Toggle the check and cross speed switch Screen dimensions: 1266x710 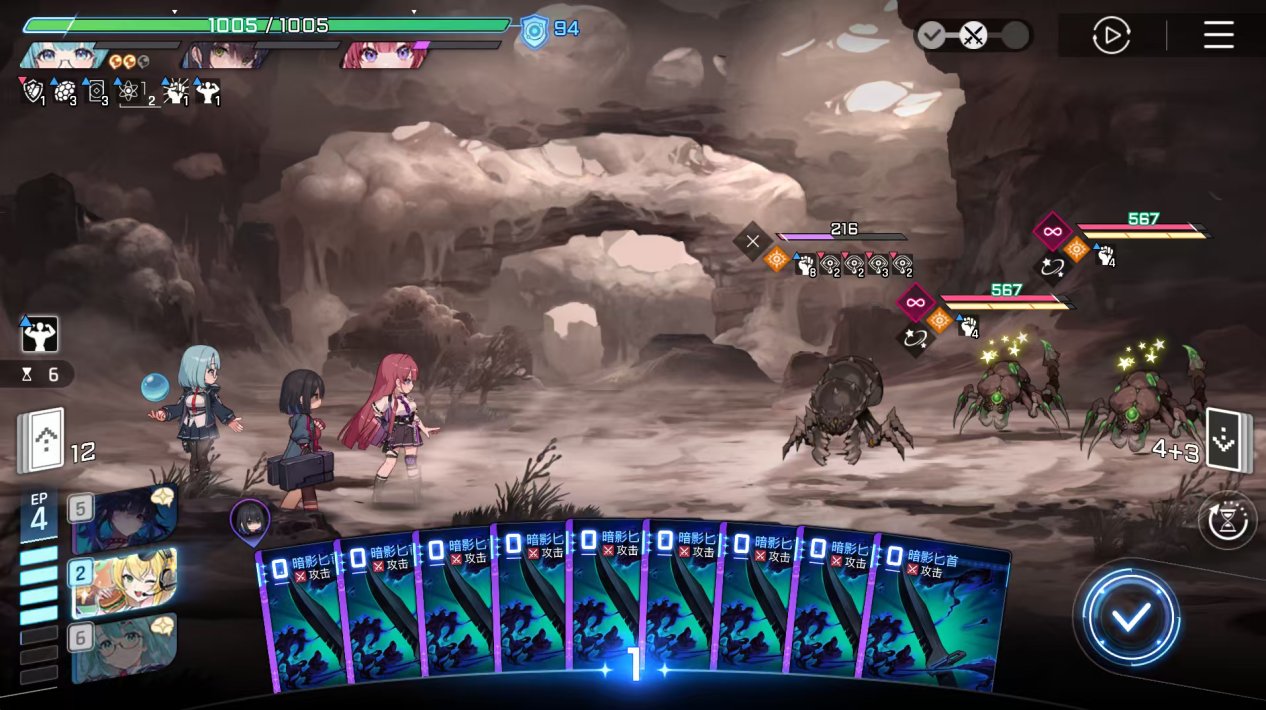click(972, 36)
